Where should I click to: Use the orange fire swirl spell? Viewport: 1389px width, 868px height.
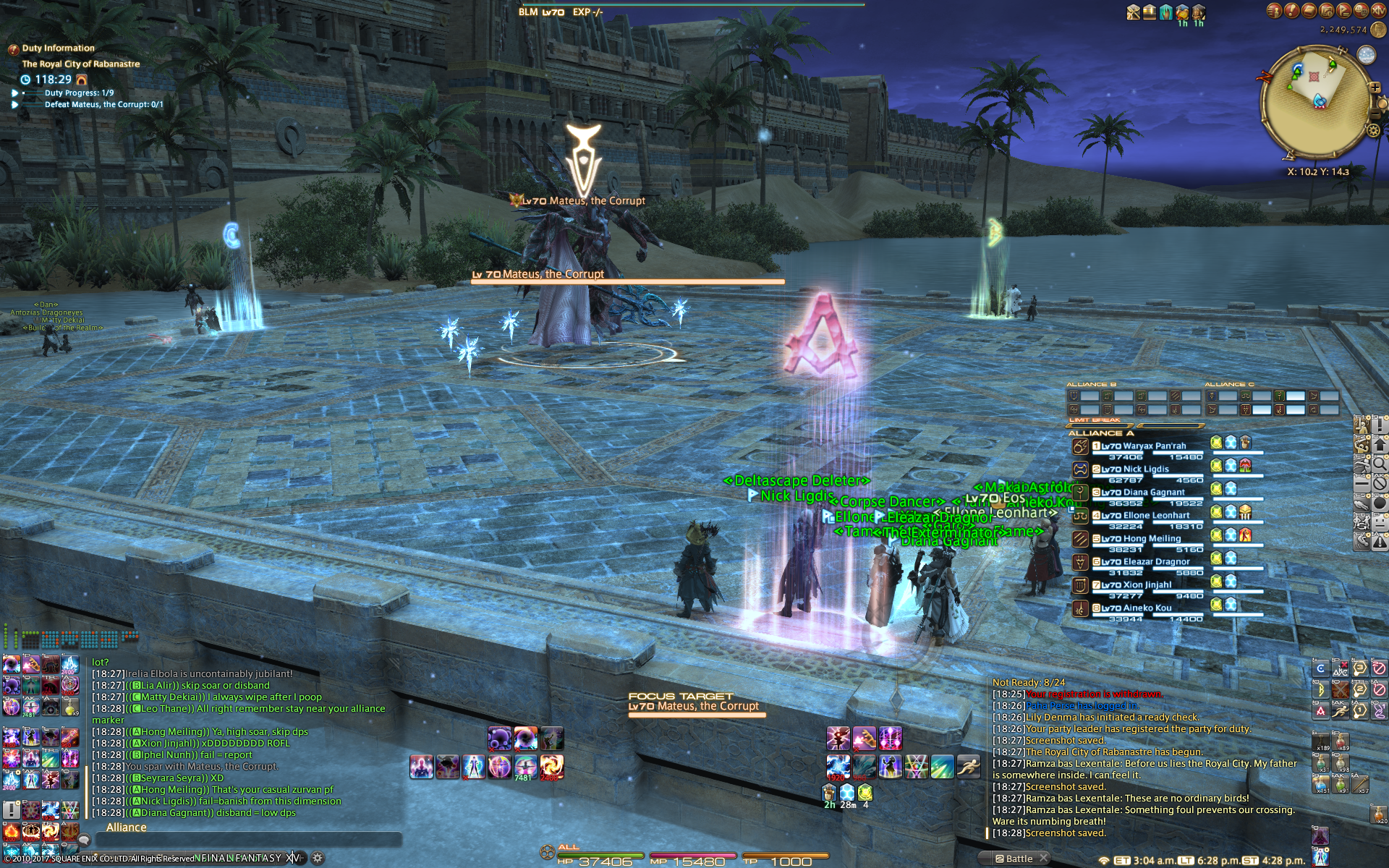coord(551,767)
